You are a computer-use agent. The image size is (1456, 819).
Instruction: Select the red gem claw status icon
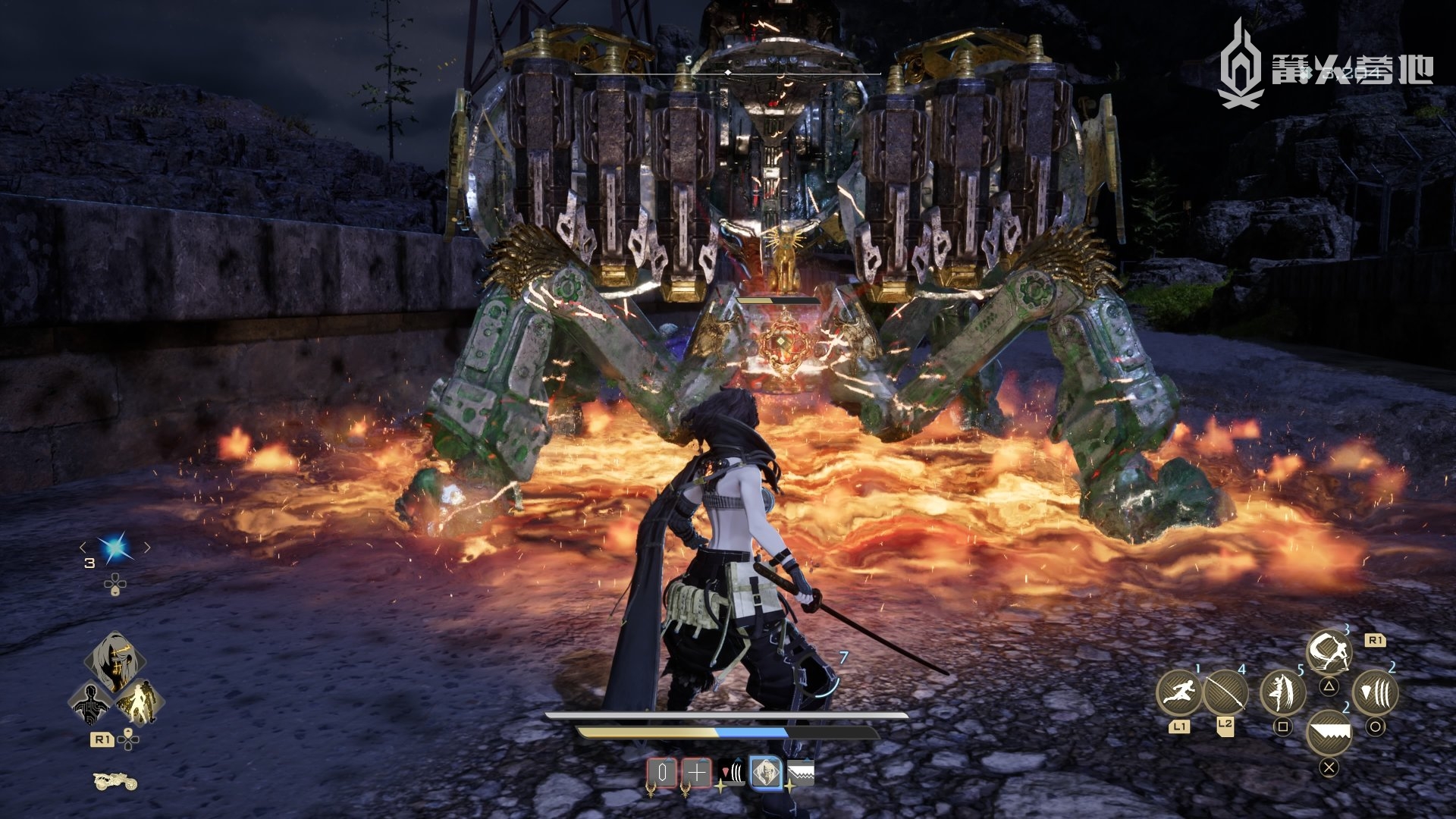point(731,773)
